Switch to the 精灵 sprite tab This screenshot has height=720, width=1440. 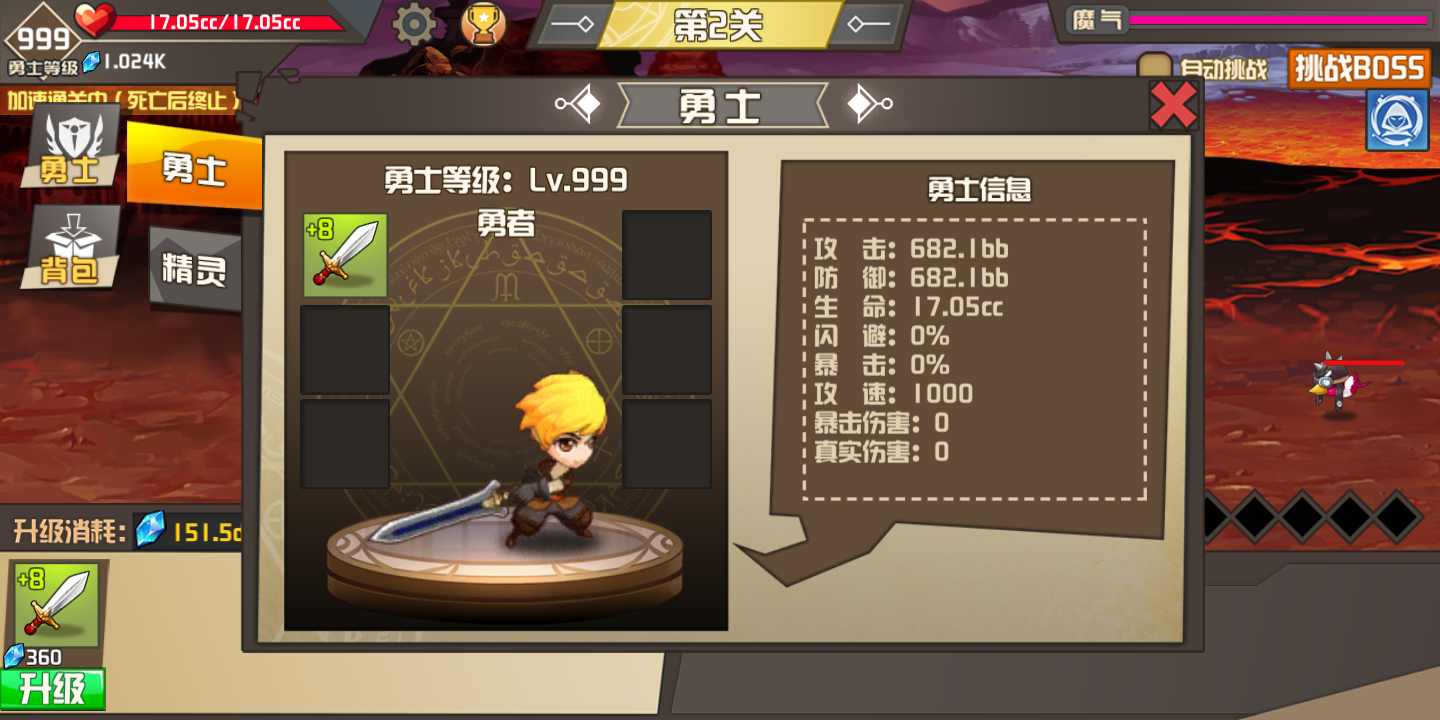(x=195, y=262)
